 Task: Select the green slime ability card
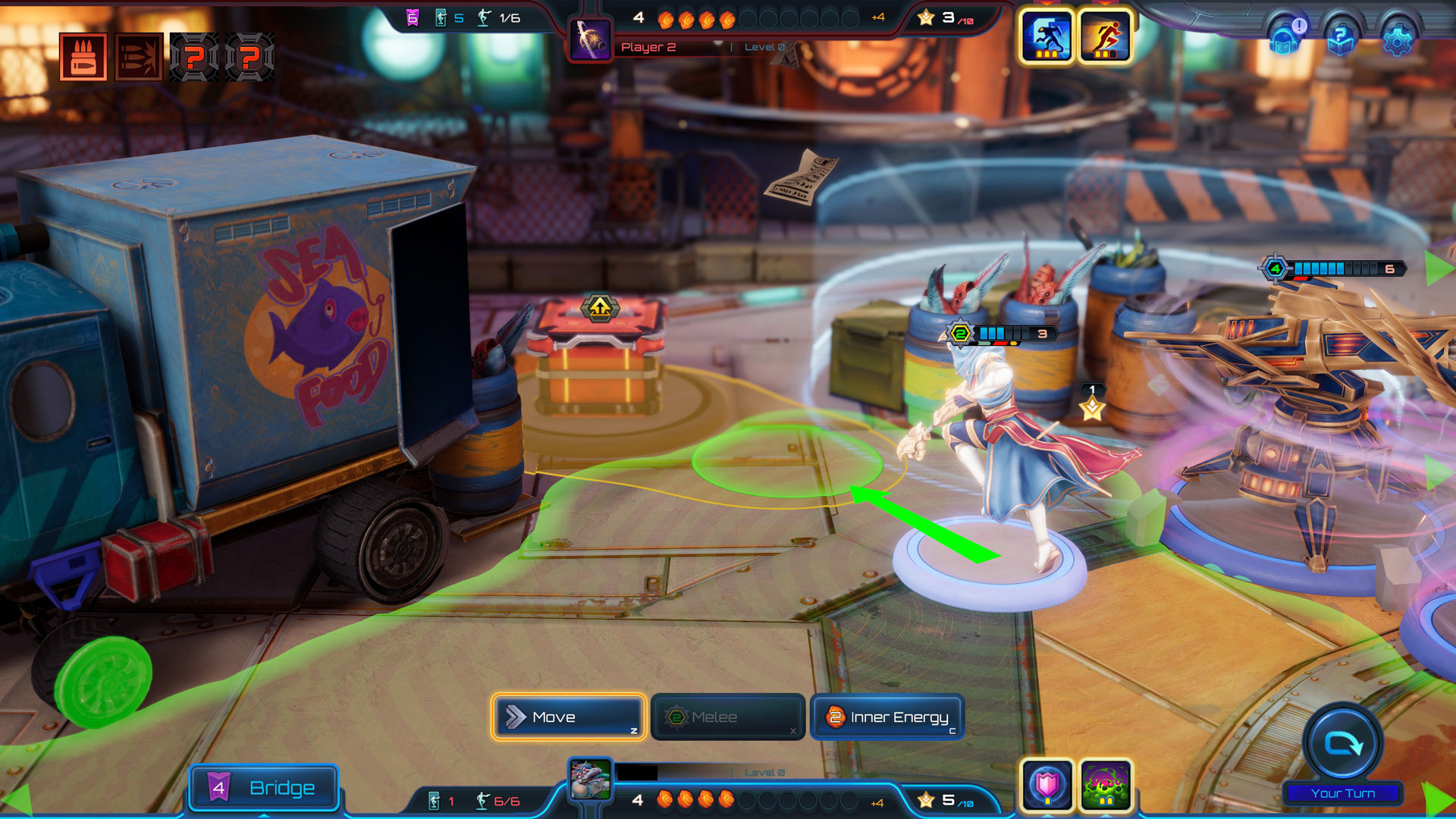(x=1106, y=785)
